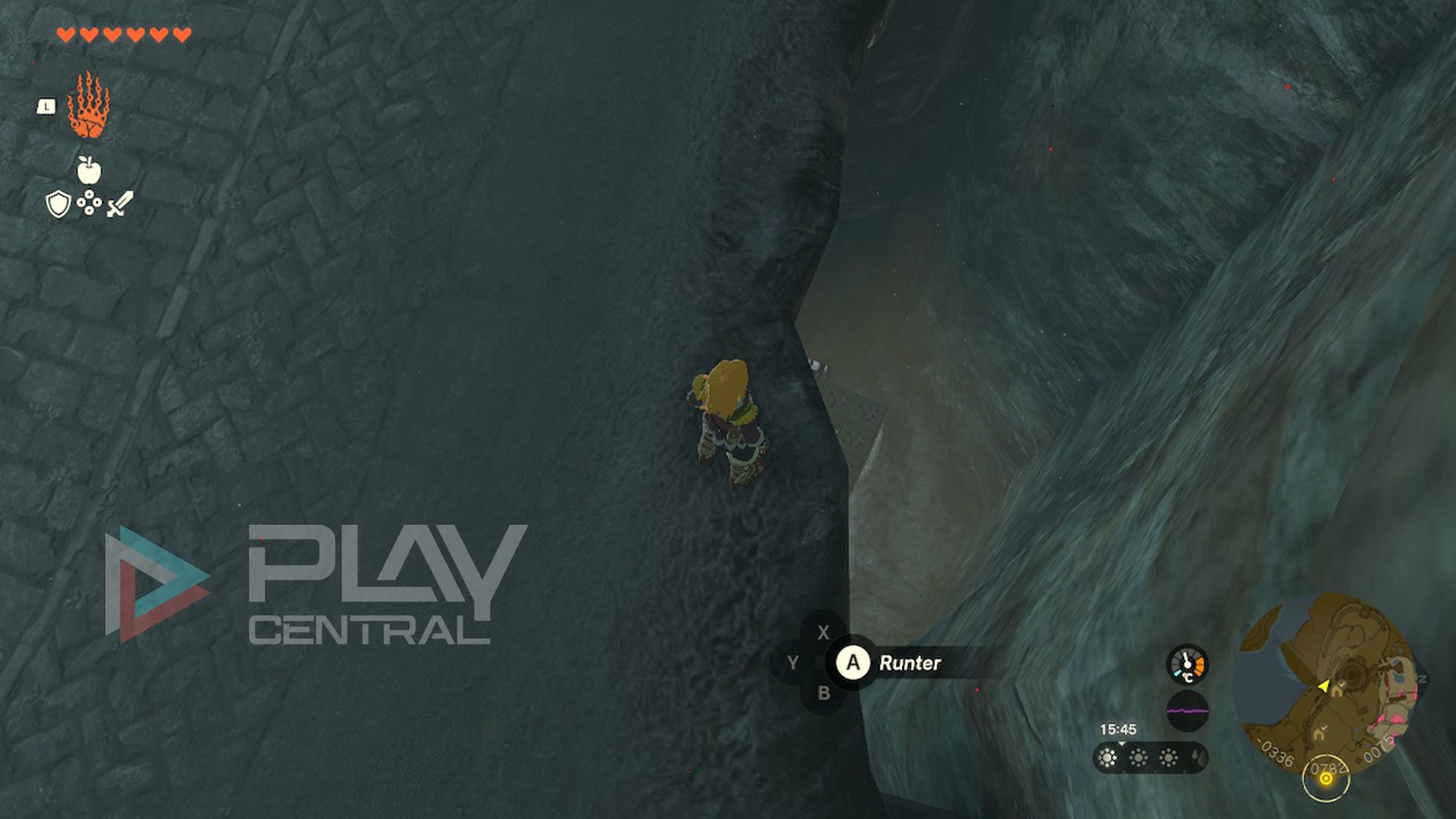
Task: Activate the orange hand ability icon
Action: (x=88, y=106)
